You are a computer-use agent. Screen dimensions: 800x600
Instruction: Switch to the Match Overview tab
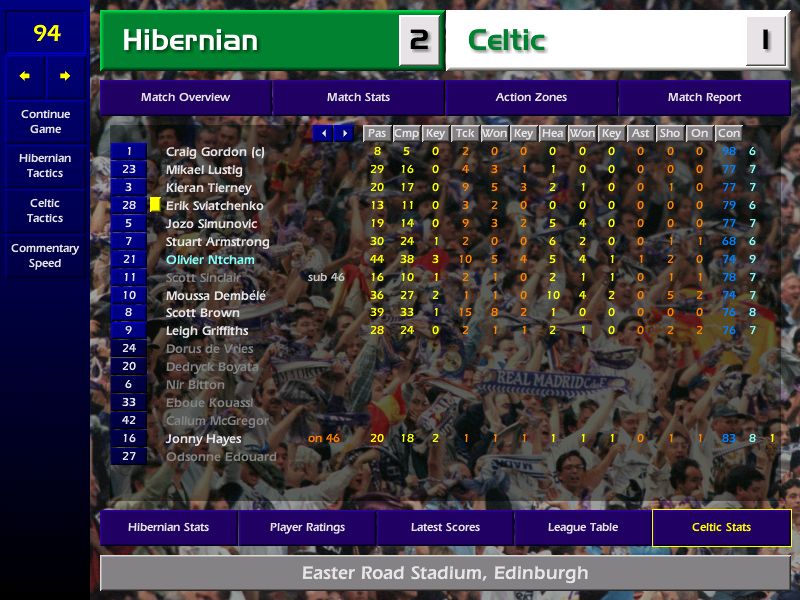click(185, 97)
